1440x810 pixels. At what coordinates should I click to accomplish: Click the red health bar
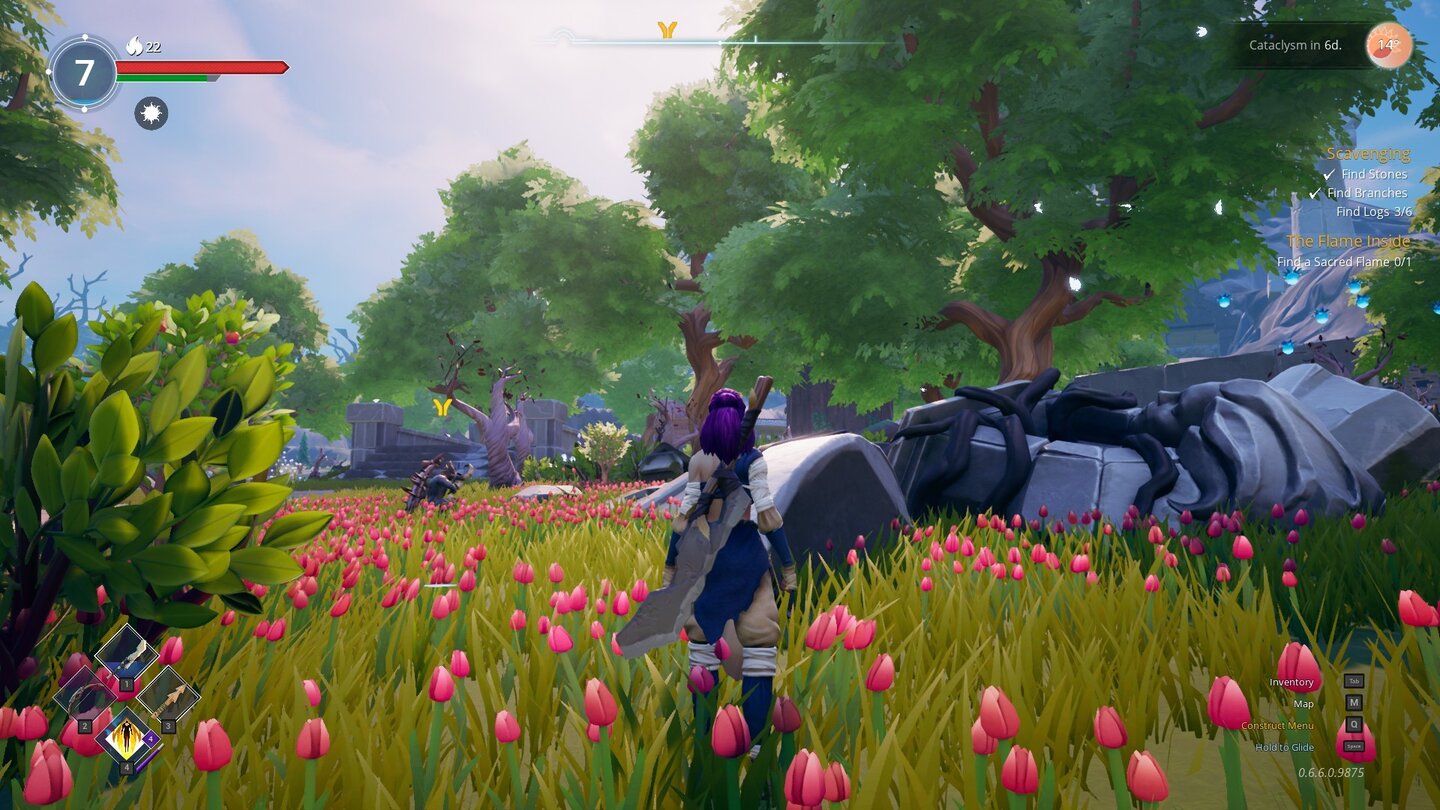click(x=200, y=67)
